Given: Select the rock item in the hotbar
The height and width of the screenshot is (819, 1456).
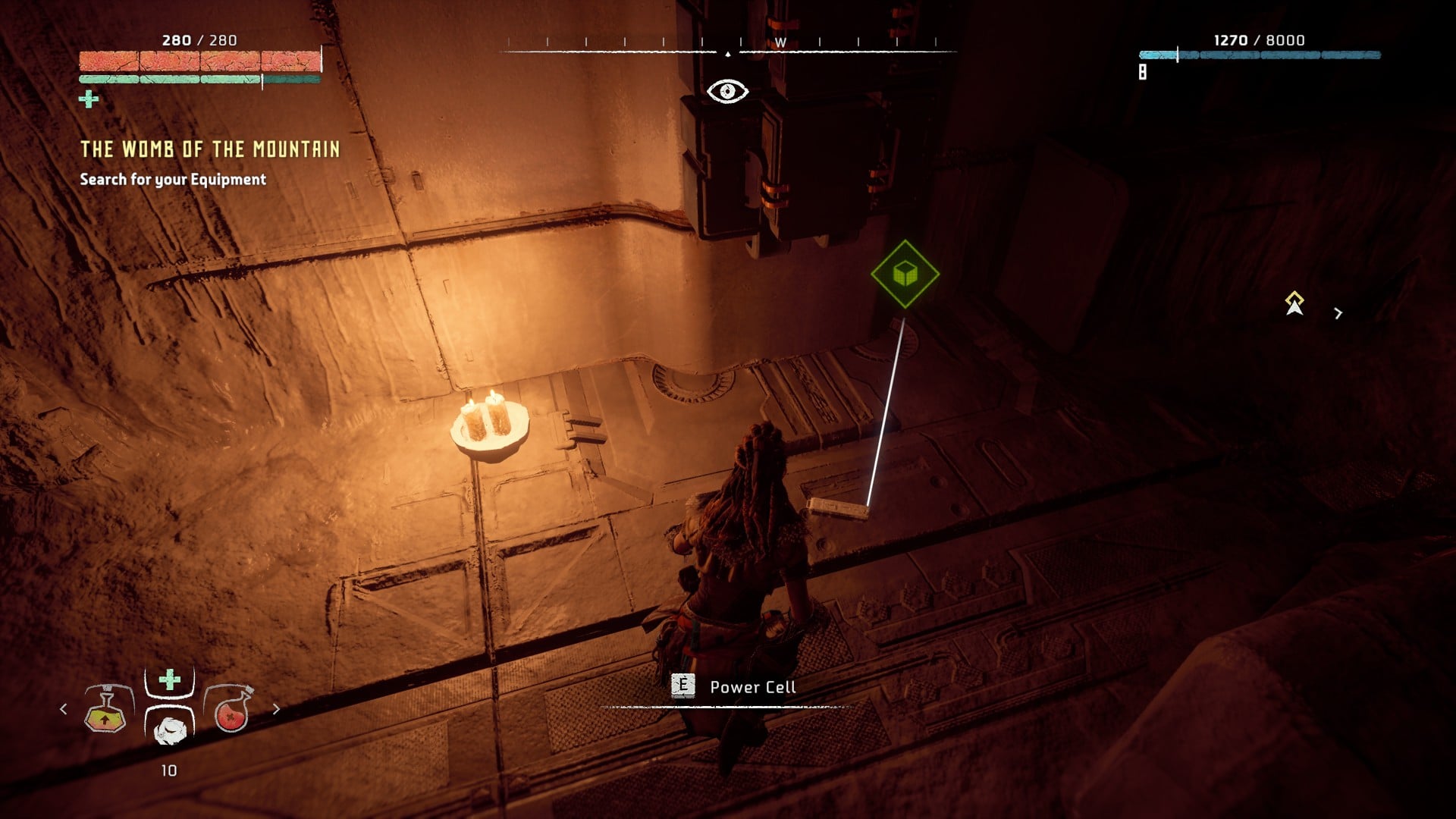Looking at the screenshot, I should pyautogui.click(x=170, y=730).
